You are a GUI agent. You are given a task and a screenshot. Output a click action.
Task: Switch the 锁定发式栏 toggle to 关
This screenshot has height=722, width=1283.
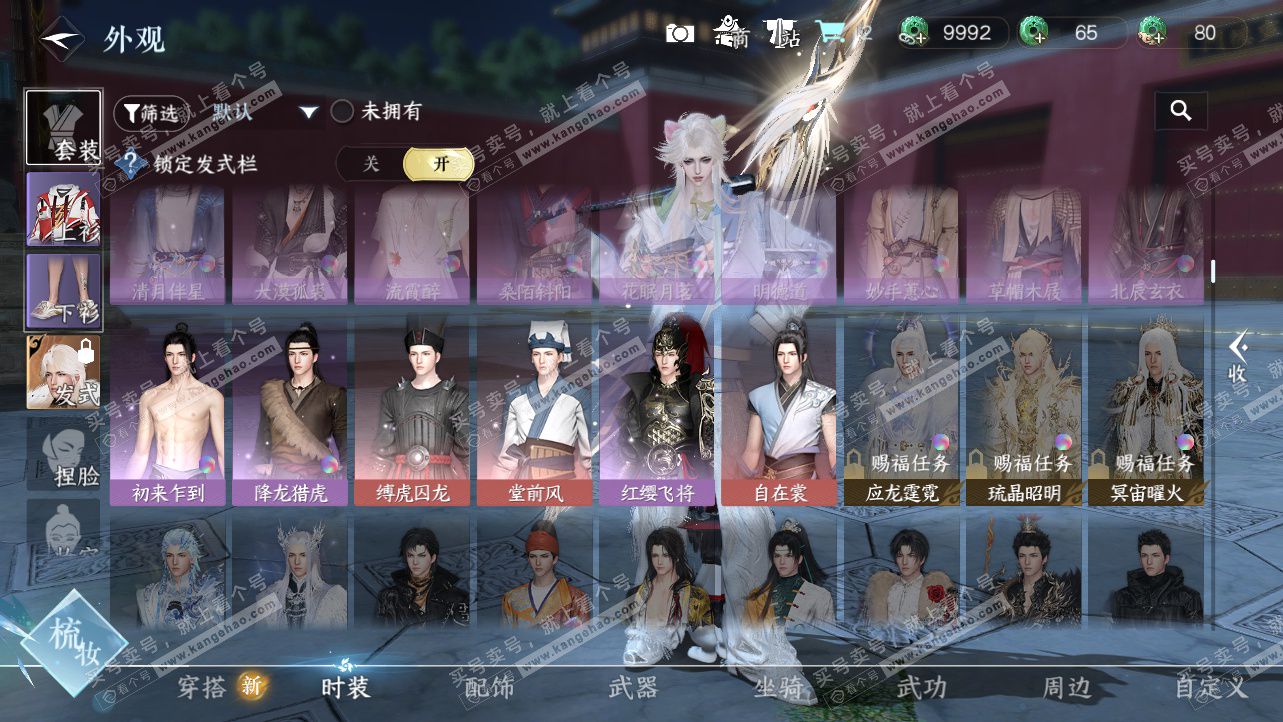coord(371,164)
